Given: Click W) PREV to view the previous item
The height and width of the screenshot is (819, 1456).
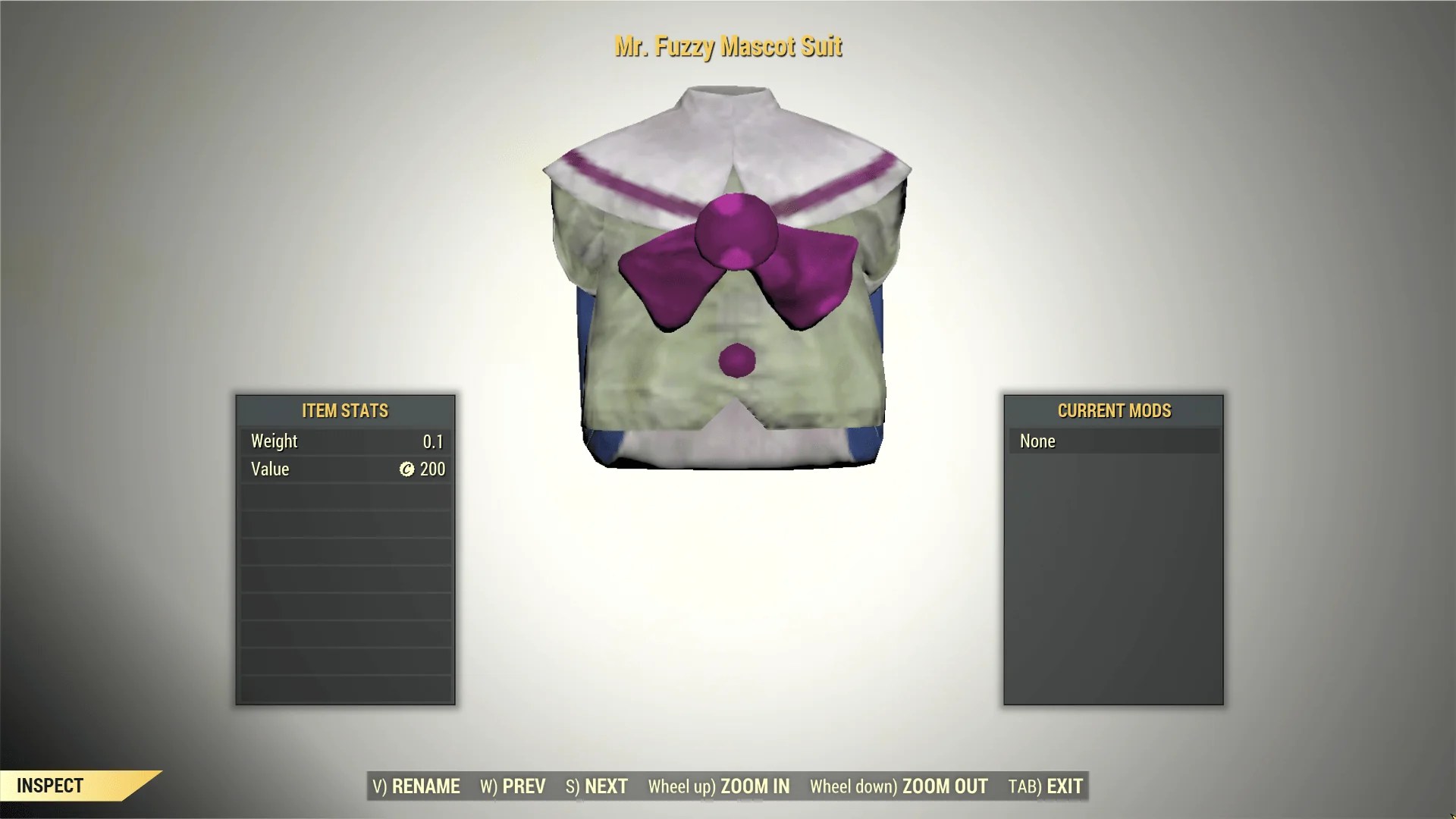Looking at the screenshot, I should click(511, 786).
